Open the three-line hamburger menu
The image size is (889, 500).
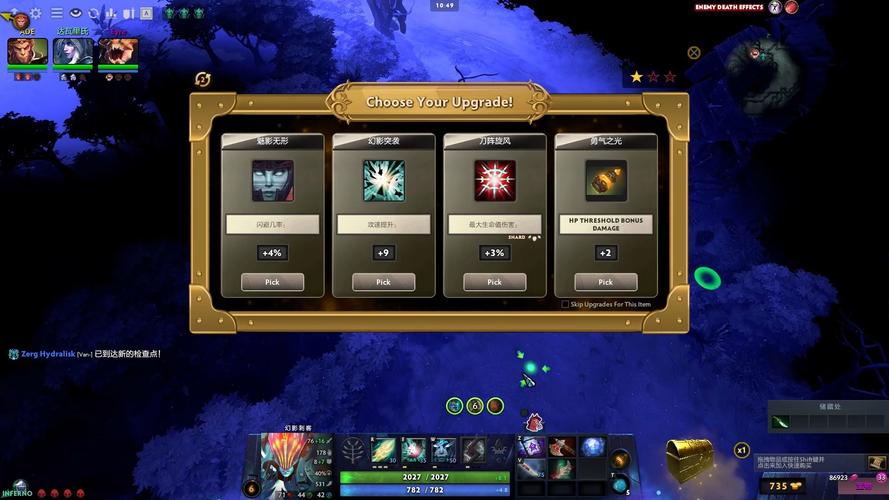(56, 13)
